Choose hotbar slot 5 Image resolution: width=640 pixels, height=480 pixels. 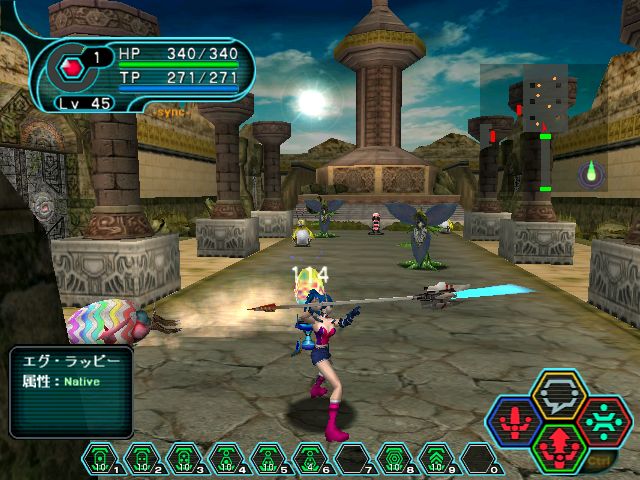(269, 459)
